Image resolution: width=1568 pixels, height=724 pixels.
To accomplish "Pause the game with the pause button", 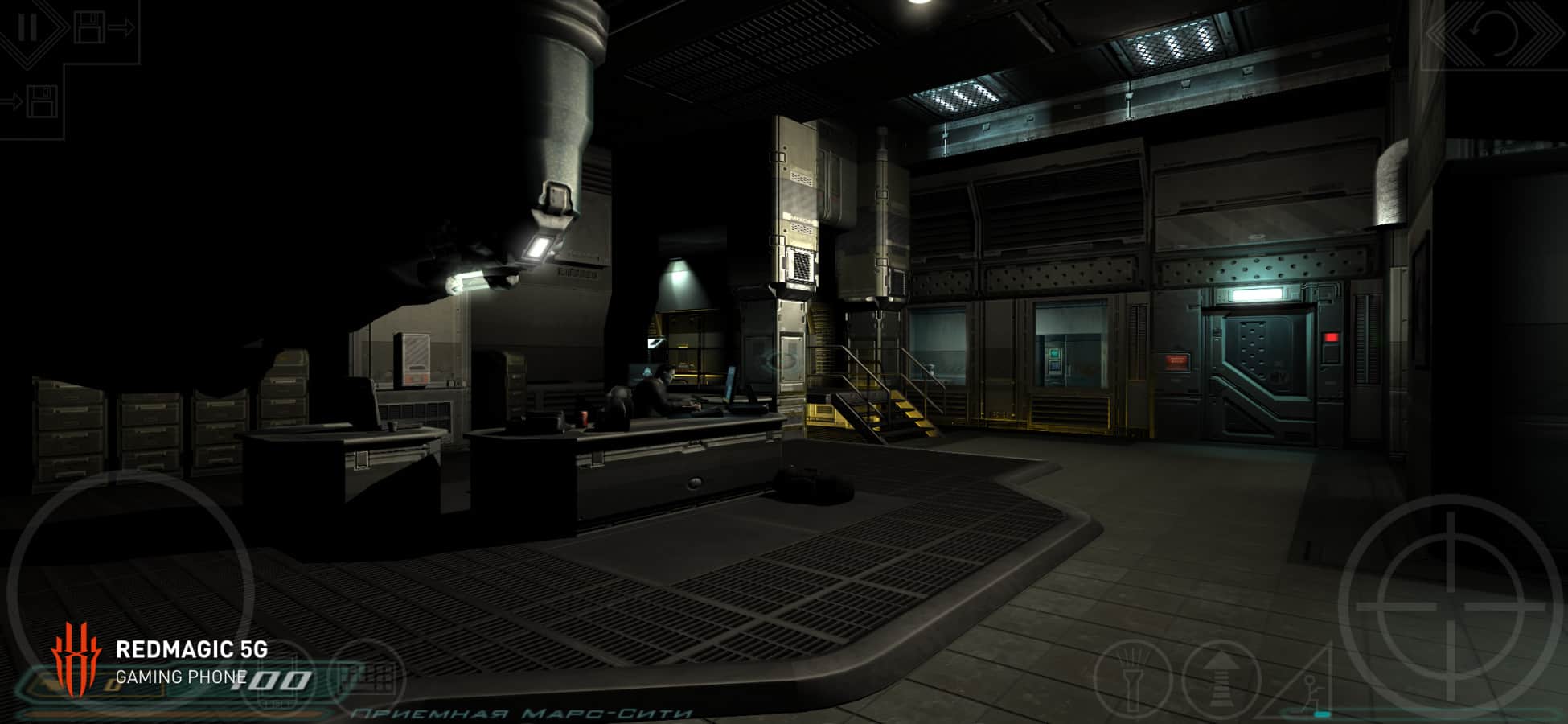I will [28, 28].
